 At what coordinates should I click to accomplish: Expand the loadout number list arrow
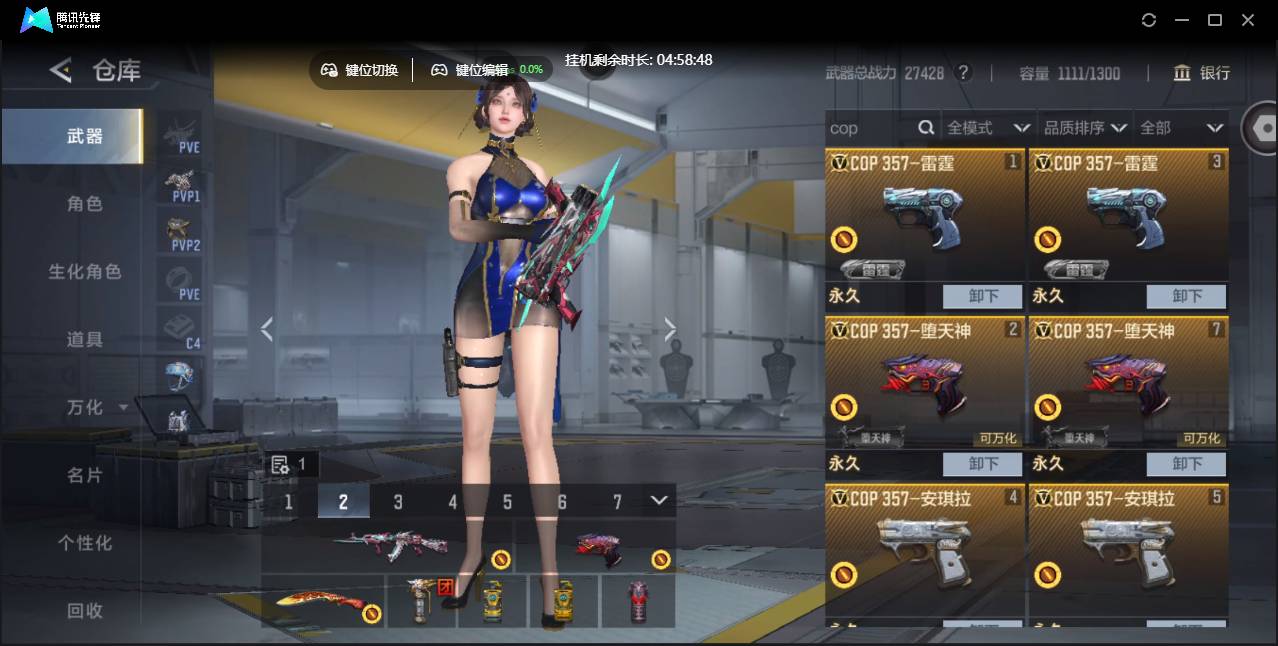pyautogui.click(x=658, y=500)
